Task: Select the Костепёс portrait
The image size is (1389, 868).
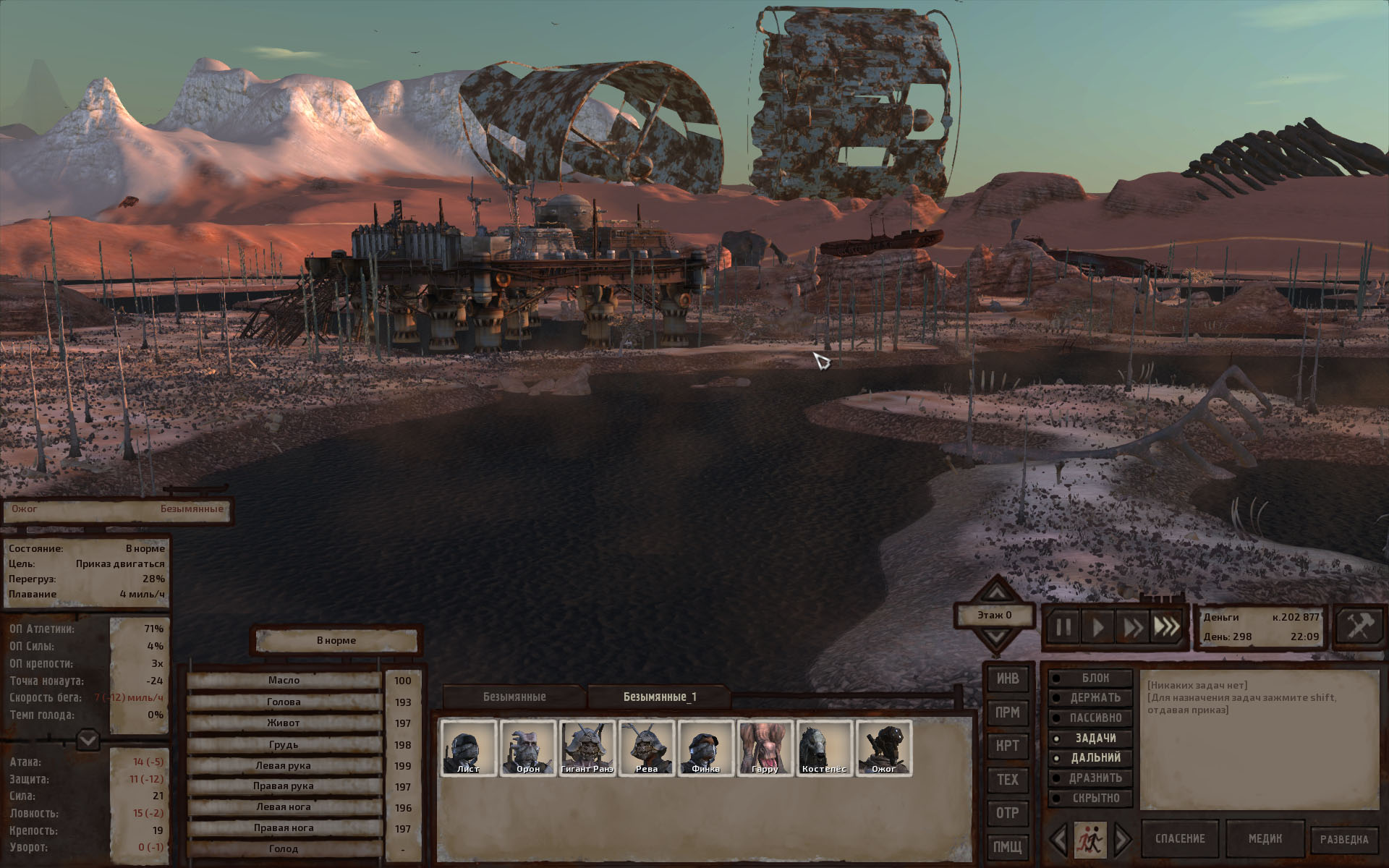Action: tap(824, 747)
